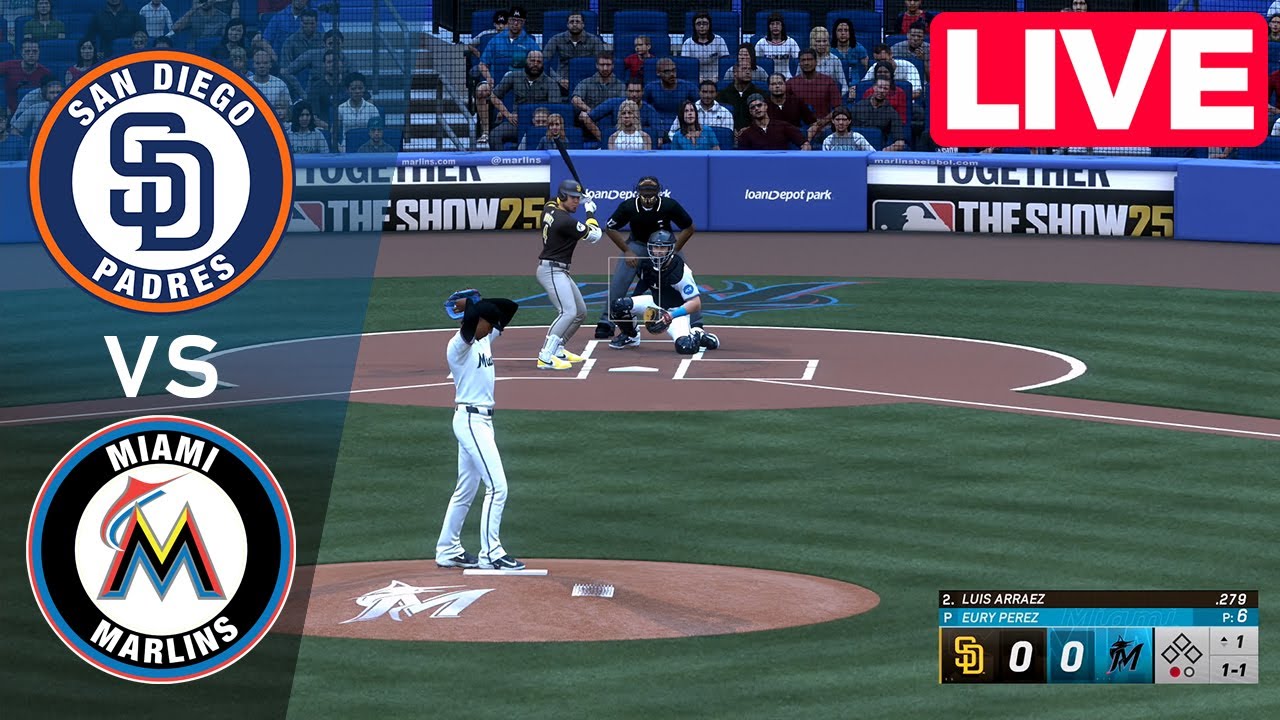Image resolution: width=1280 pixels, height=720 pixels.
Task: Expand the batter info for Luis Arraez
Action: point(1004,598)
